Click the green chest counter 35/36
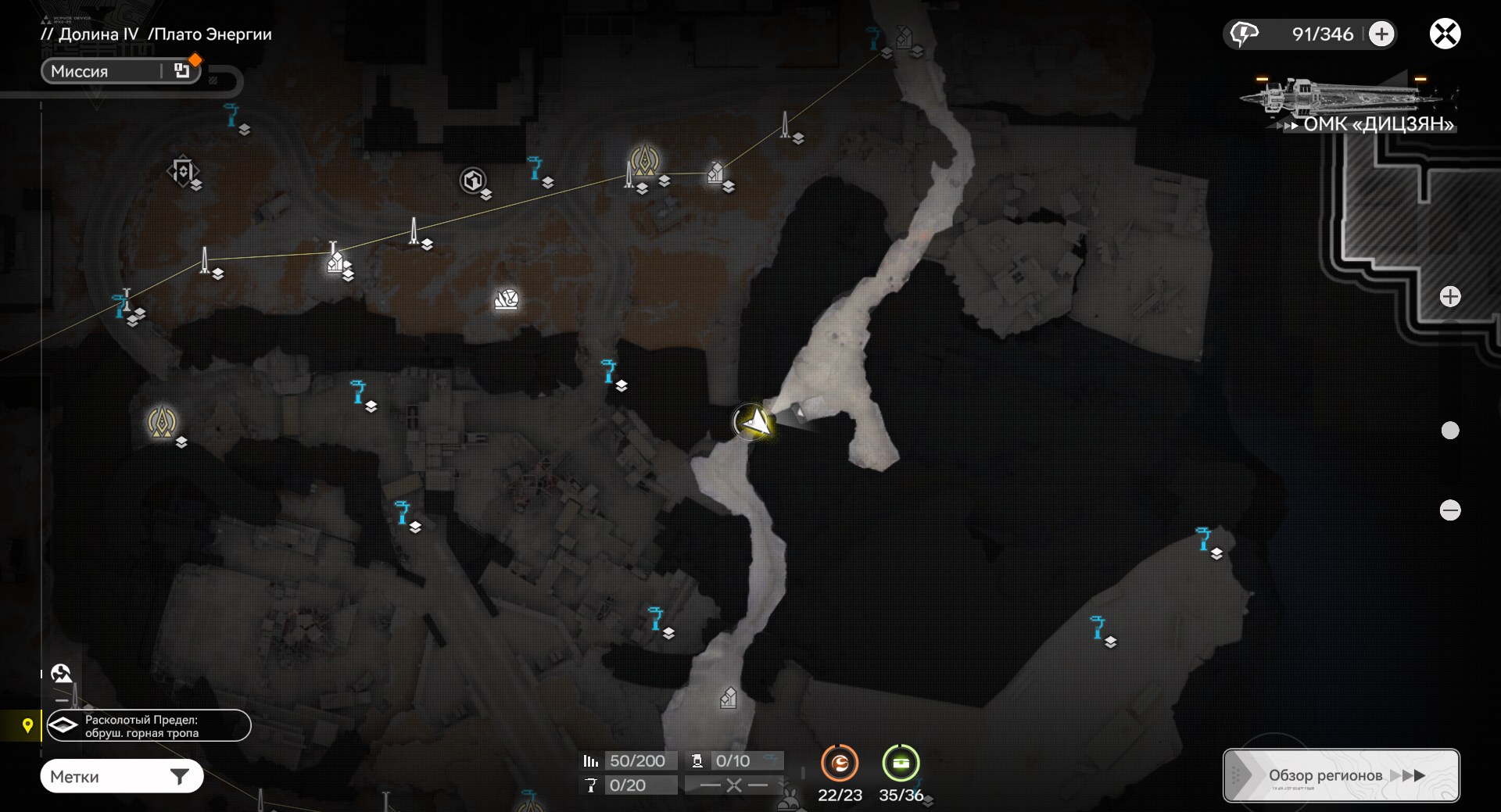Image resolution: width=1501 pixels, height=812 pixels. (901, 764)
